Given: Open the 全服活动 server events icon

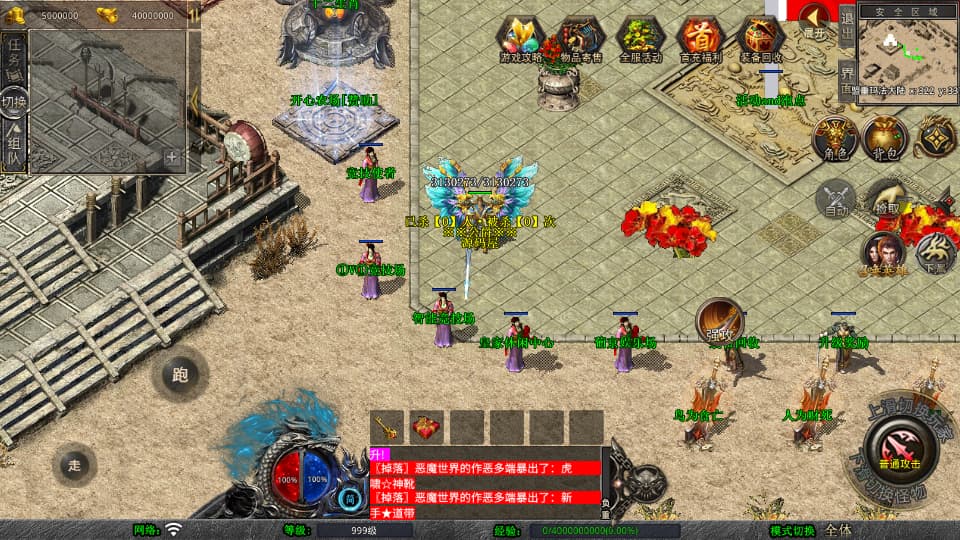Looking at the screenshot, I should coord(641,39).
